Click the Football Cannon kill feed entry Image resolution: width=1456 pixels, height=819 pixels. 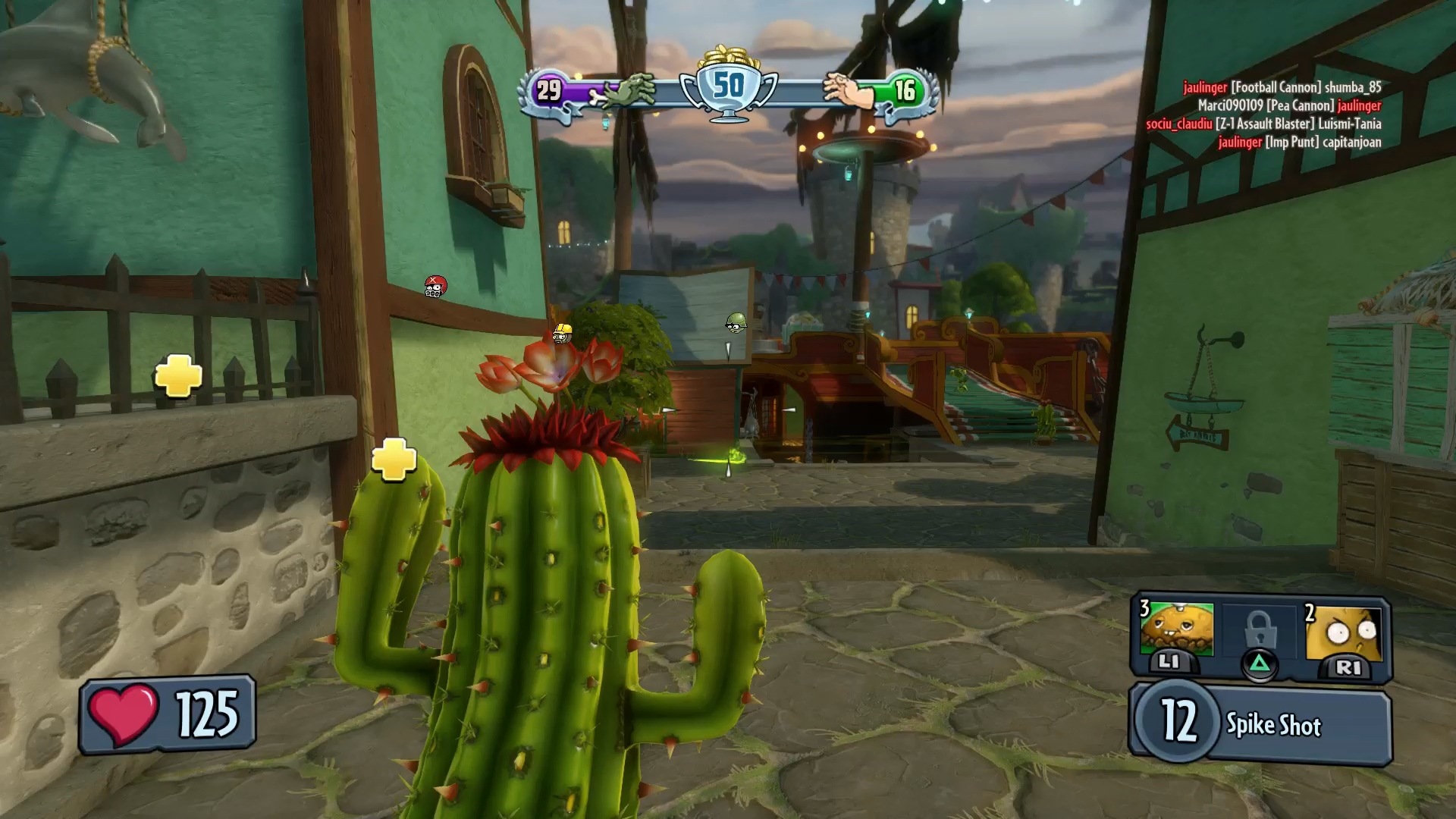point(1282,87)
